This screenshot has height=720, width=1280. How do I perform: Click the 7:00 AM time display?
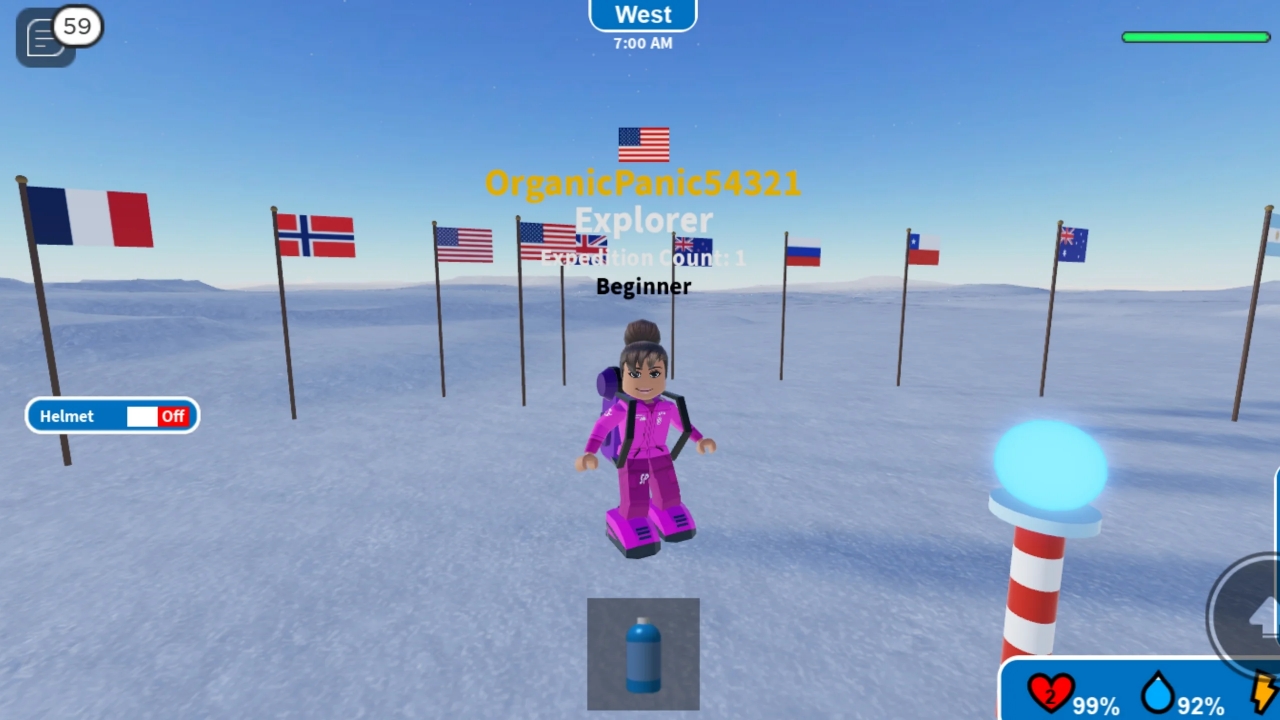643,43
